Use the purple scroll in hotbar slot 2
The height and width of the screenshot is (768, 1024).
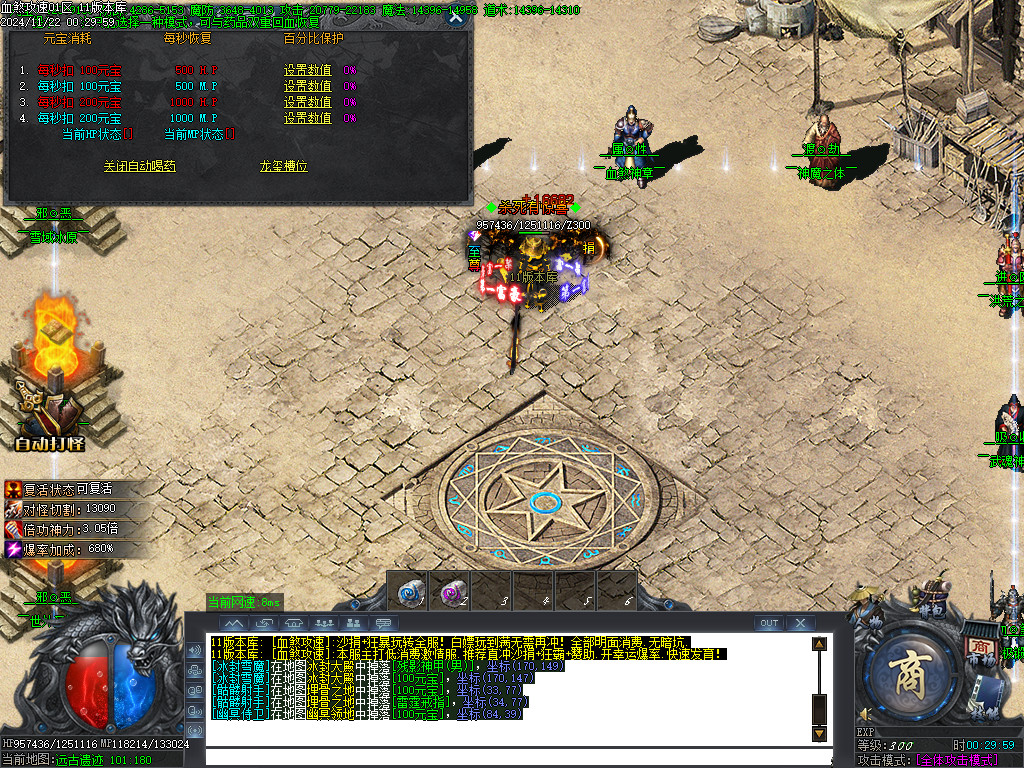[450, 590]
